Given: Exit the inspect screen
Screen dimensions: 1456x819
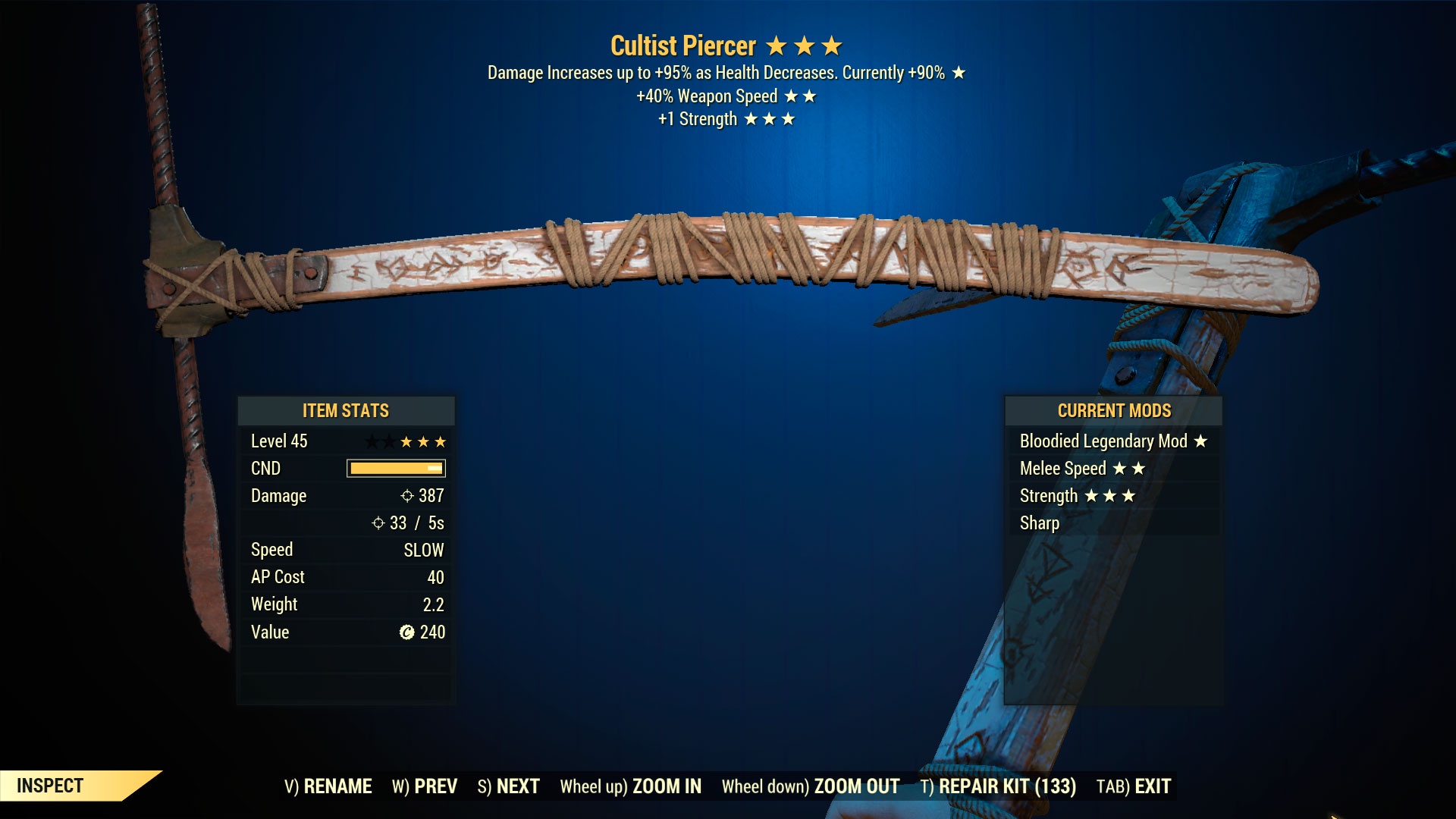Looking at the screenshot, I should [x=1134, y=786].
